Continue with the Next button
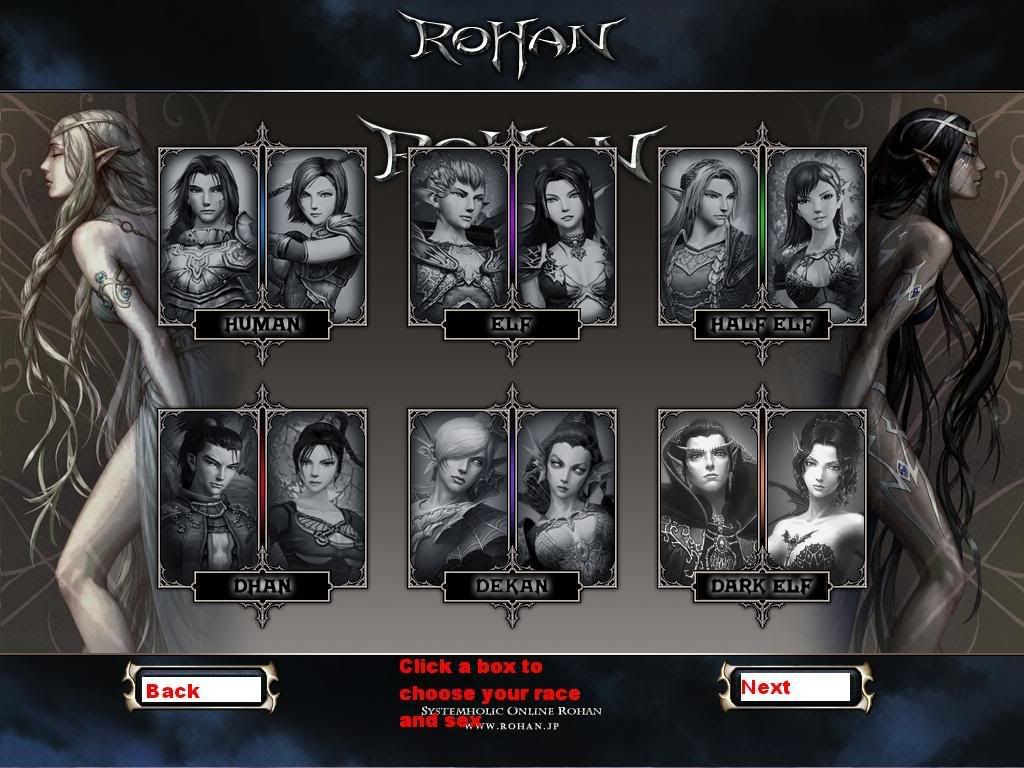This screenshot has width=1024, height=768. point(794,687)
